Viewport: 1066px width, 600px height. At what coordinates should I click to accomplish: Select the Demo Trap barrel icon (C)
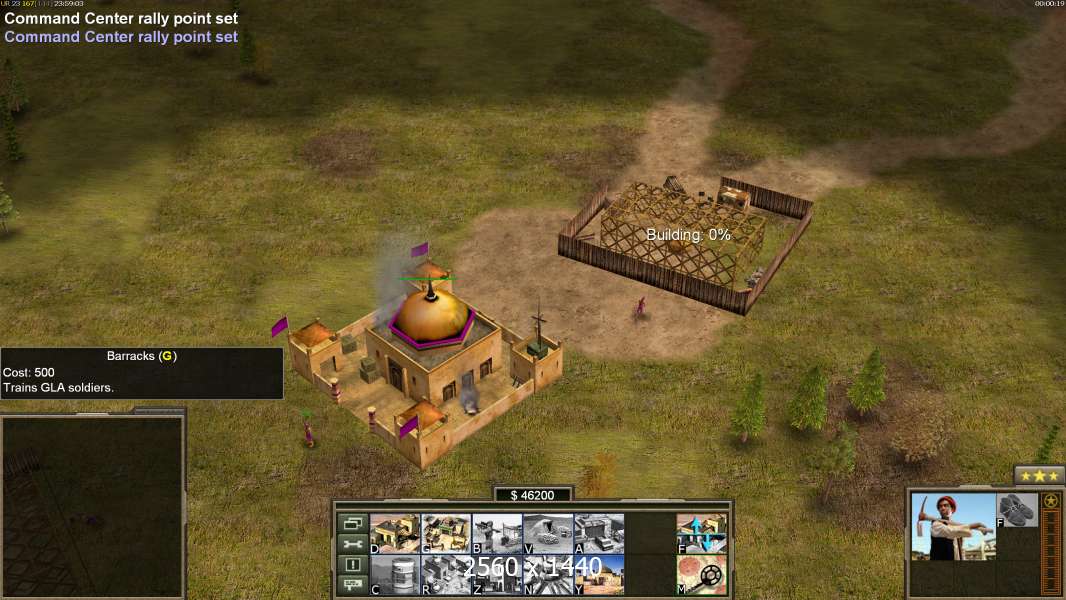(x=395, y=575)
